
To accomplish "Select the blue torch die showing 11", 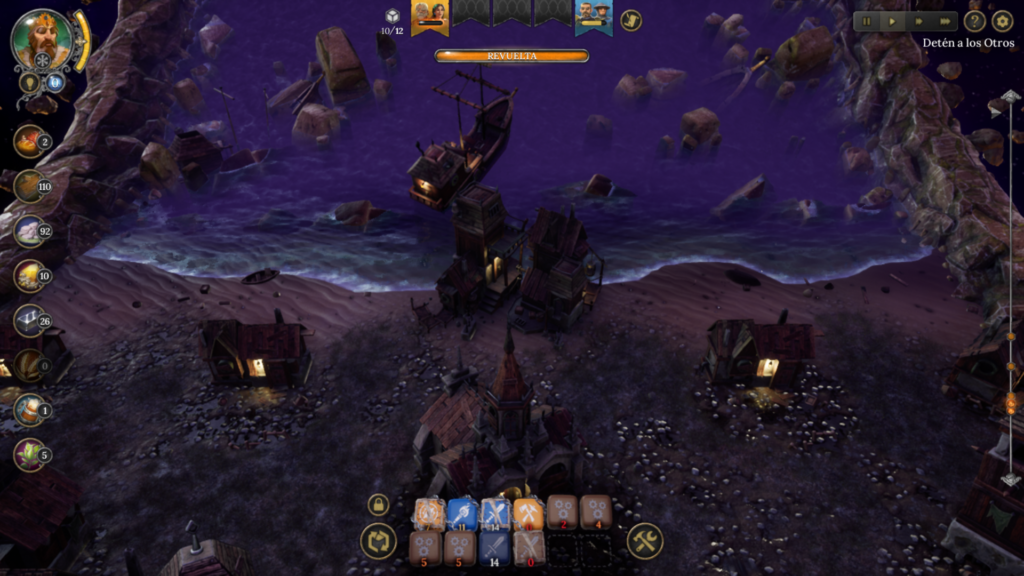I will (461, 513).
